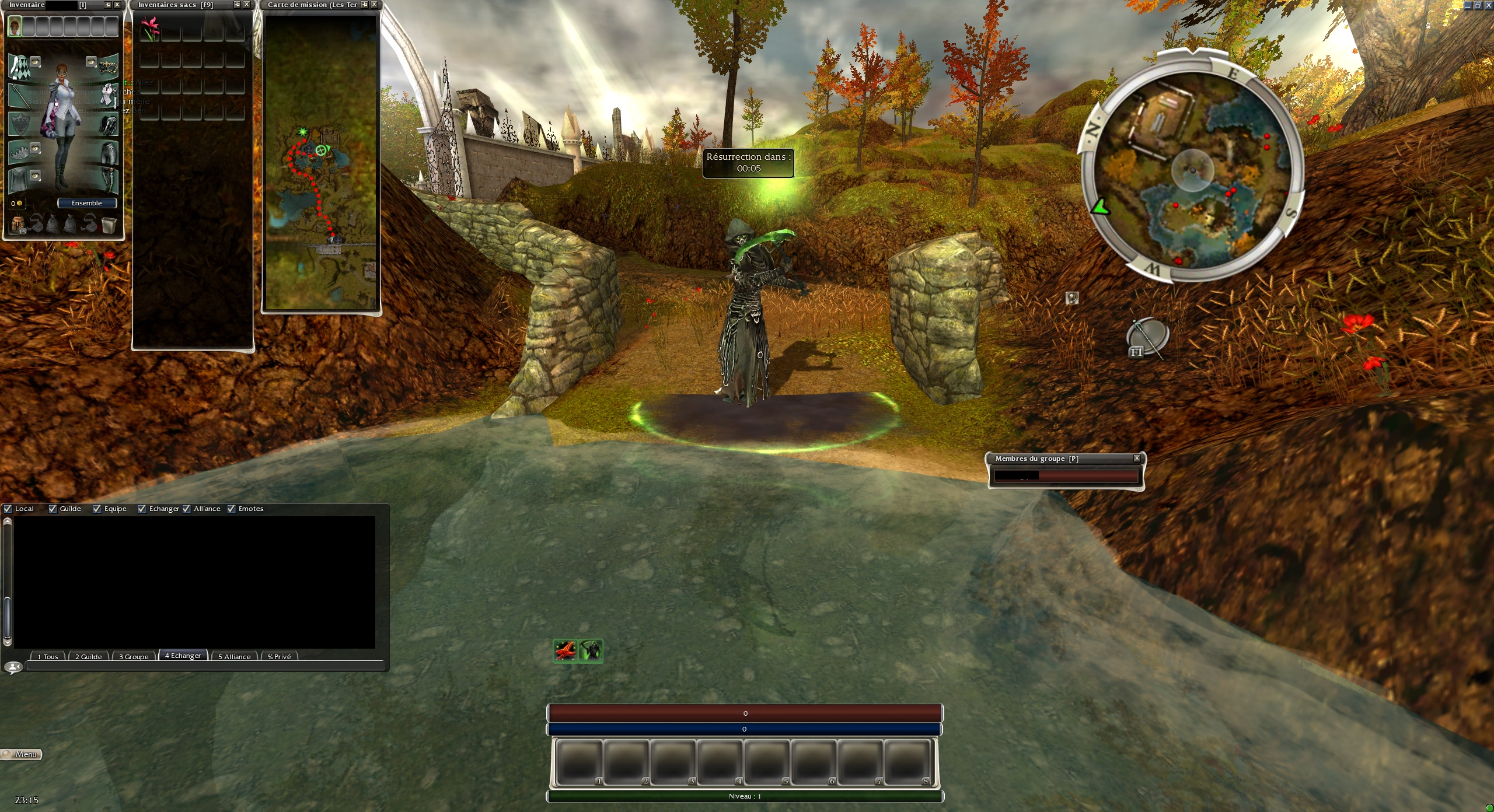Switch to the 2 Guilde chat tab

[x=89, y=656]
